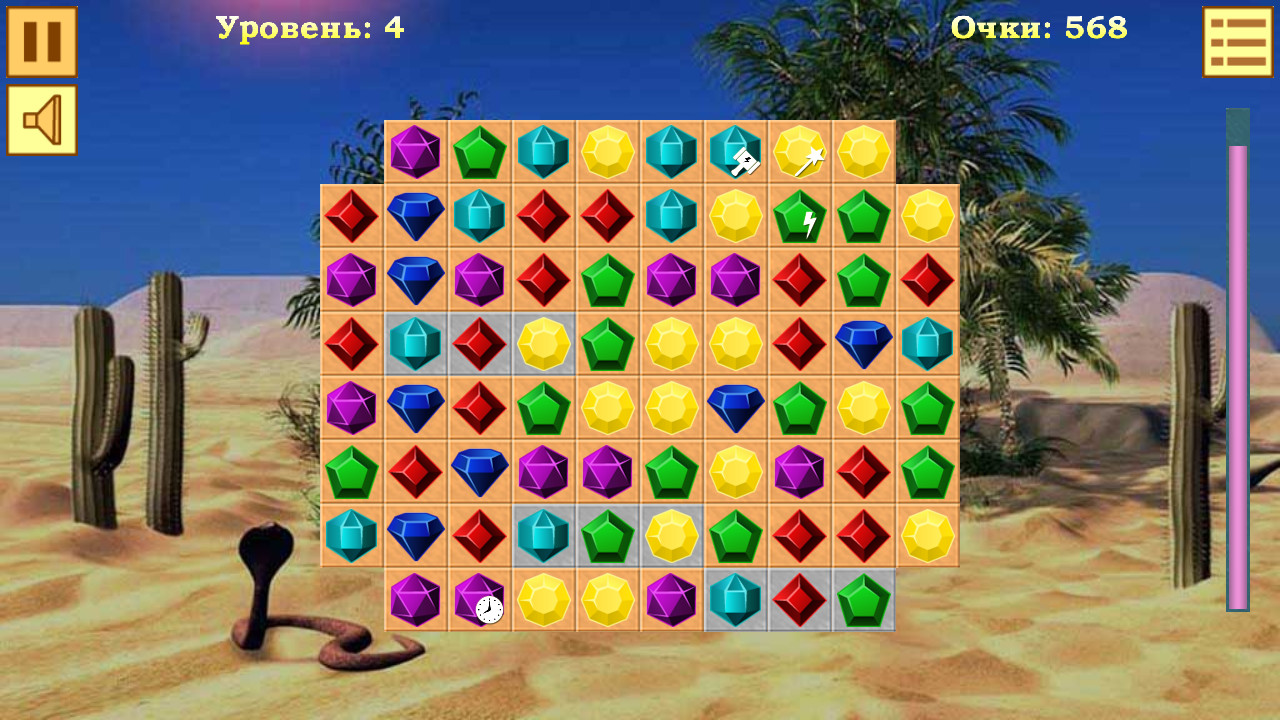Mute the game sound

pos(41,122)
